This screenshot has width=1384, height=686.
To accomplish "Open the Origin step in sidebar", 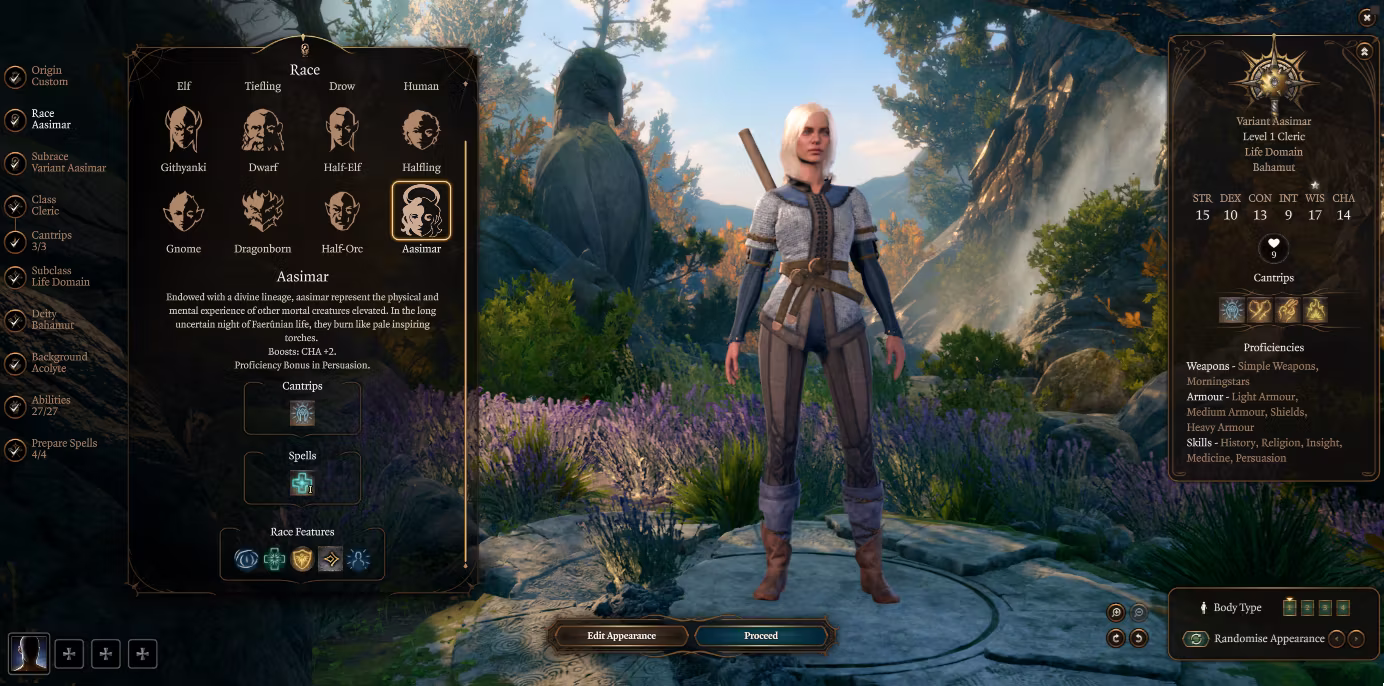I will coord(47,76).
